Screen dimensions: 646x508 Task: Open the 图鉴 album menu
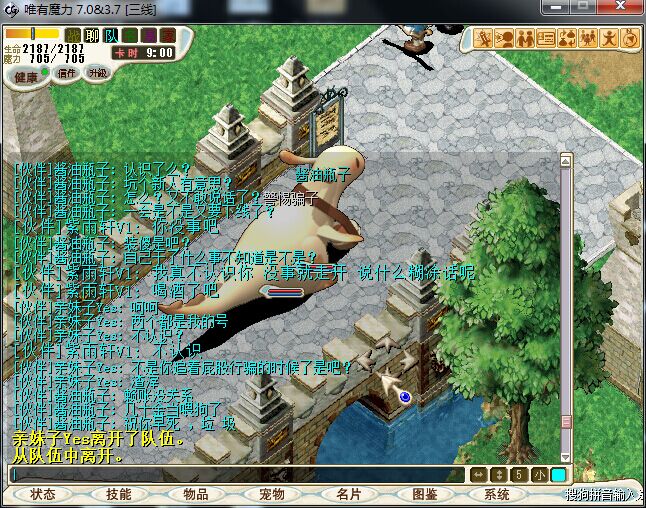(x=425, y=494)
